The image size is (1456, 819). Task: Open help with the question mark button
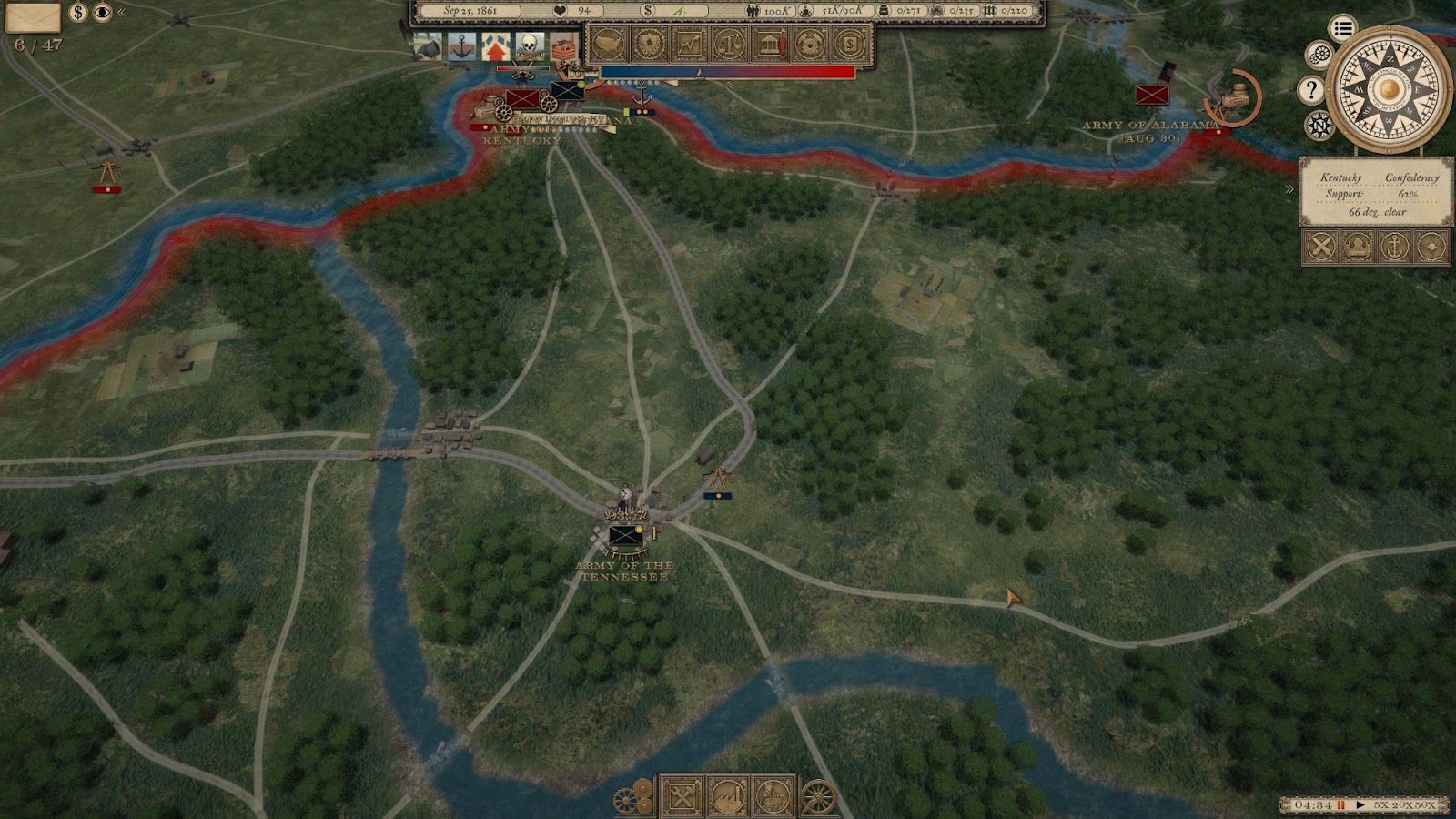pos(1310,89)
